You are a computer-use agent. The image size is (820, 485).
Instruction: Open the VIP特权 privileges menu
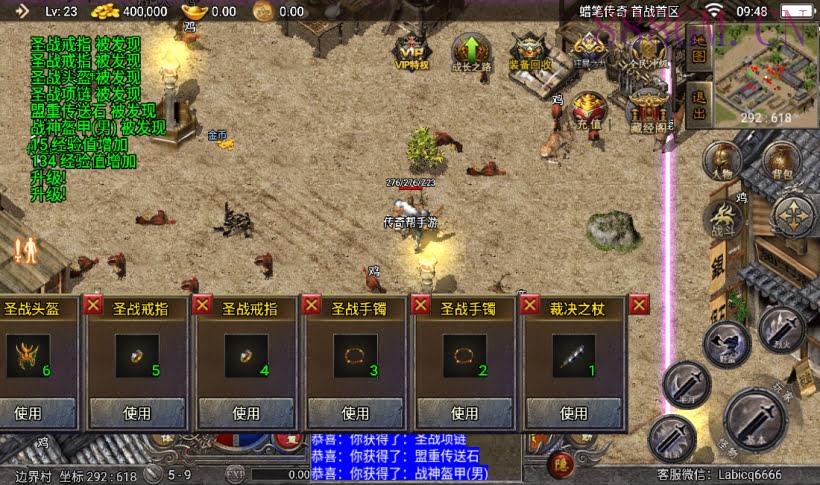coord(411,50)
